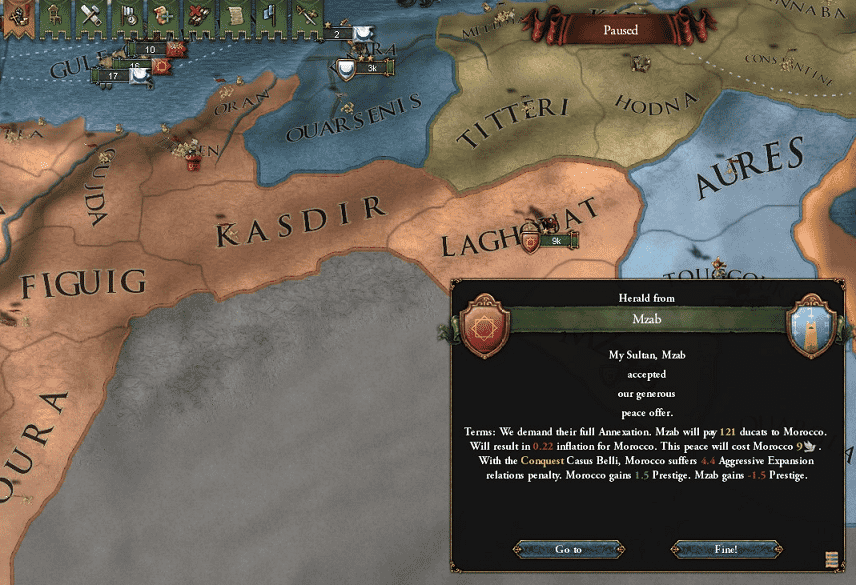The width and height of the screenshot is (856, 585).
Task: Click the Paused status banner
Action: tap(620, 30)
